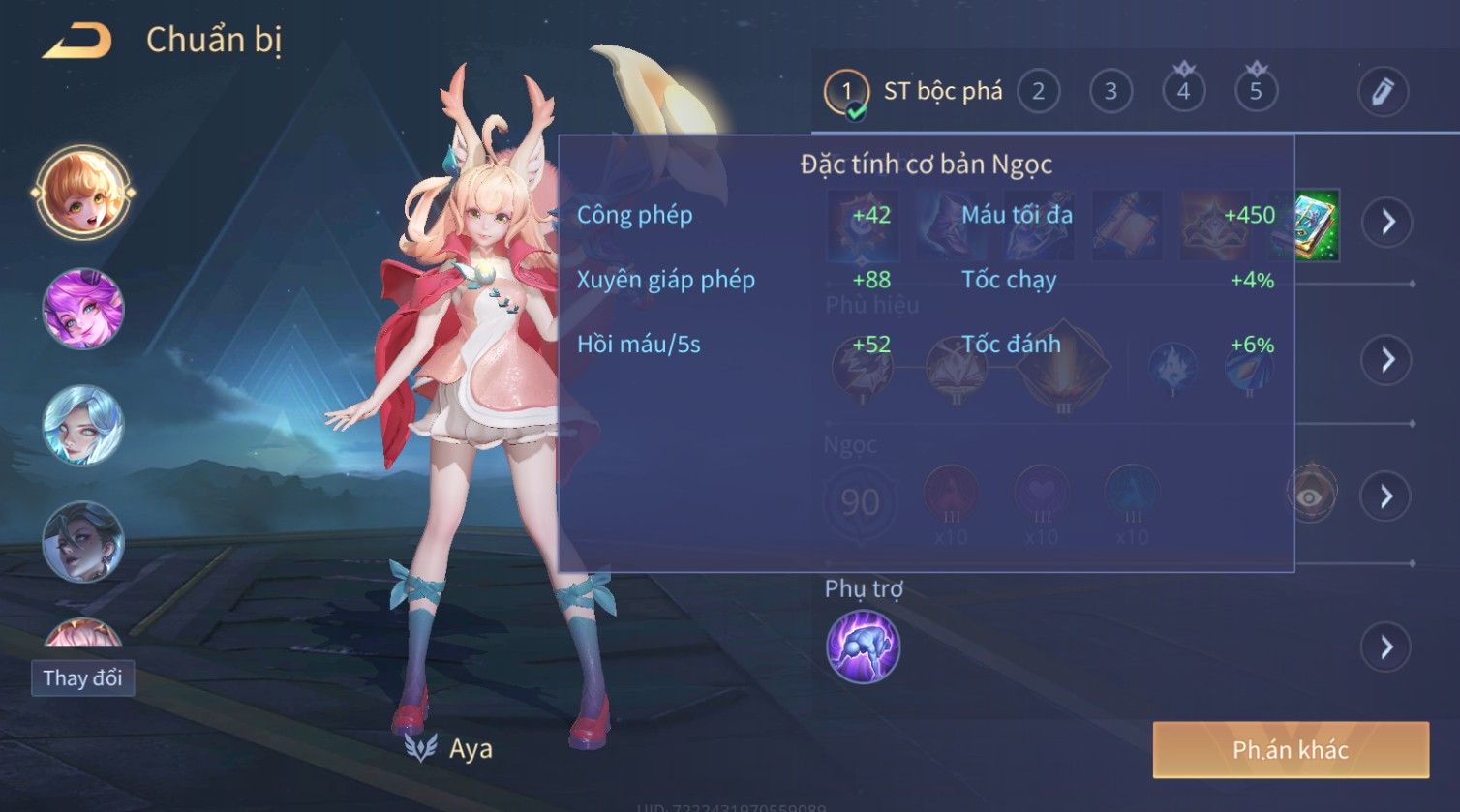Open the Phù hiệu details arrow
Viewport: 1460px width, 812px height.
(x=1387, y=360)
